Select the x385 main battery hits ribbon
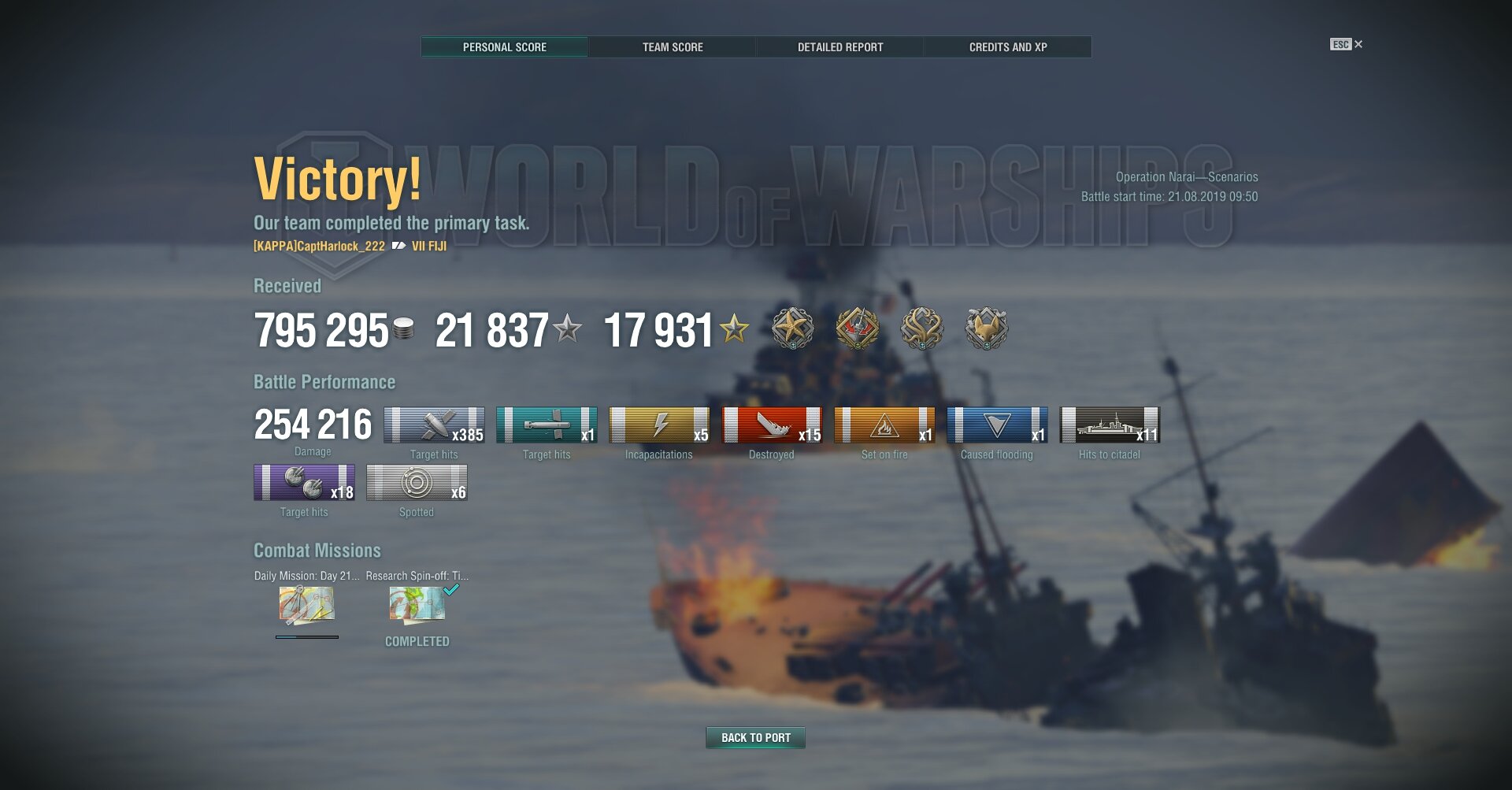1512x790 pixels. (x=434, y=425)
